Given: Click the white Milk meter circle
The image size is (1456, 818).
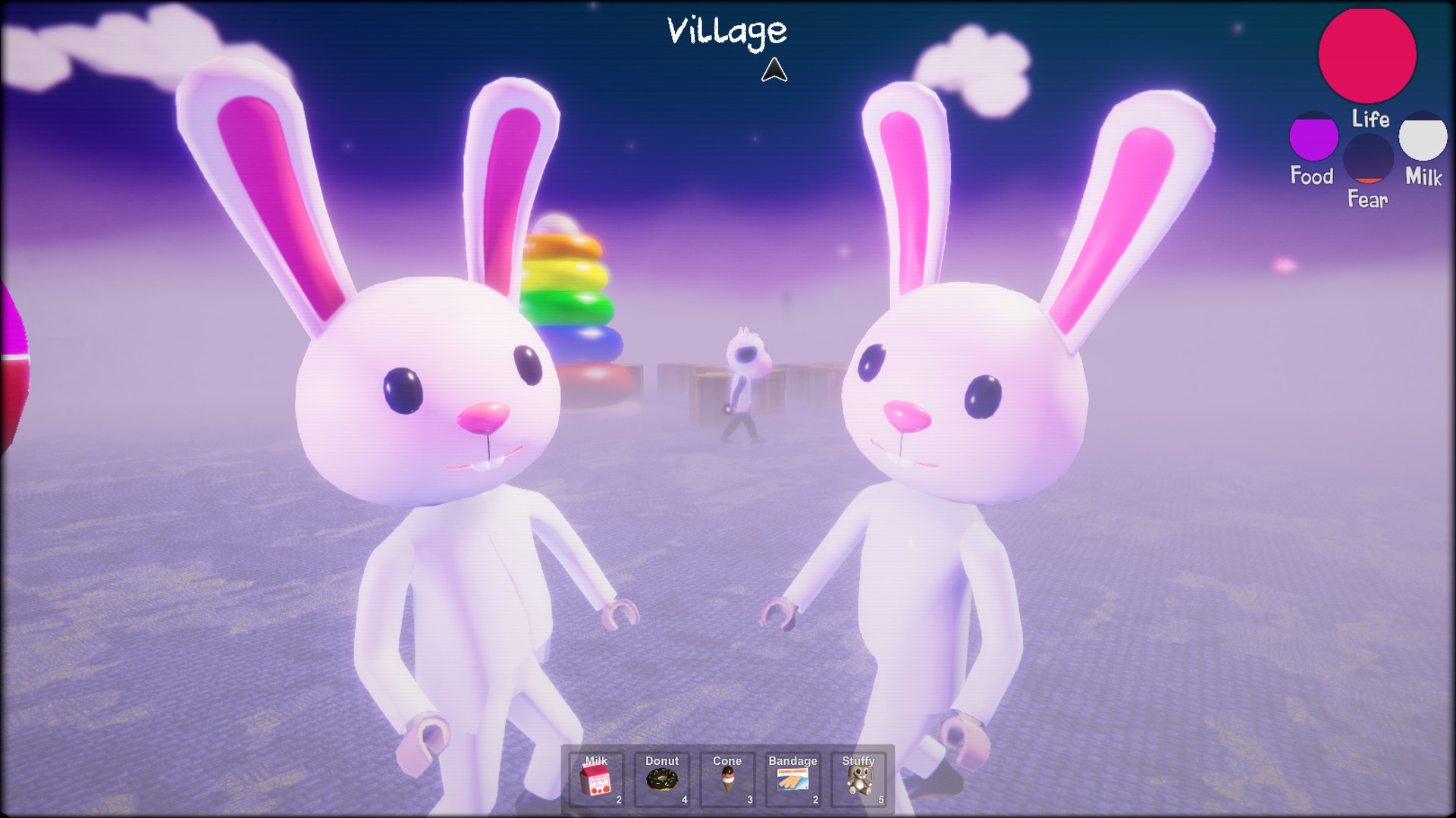Looking at the screenshot, I should coord(1423,143).
